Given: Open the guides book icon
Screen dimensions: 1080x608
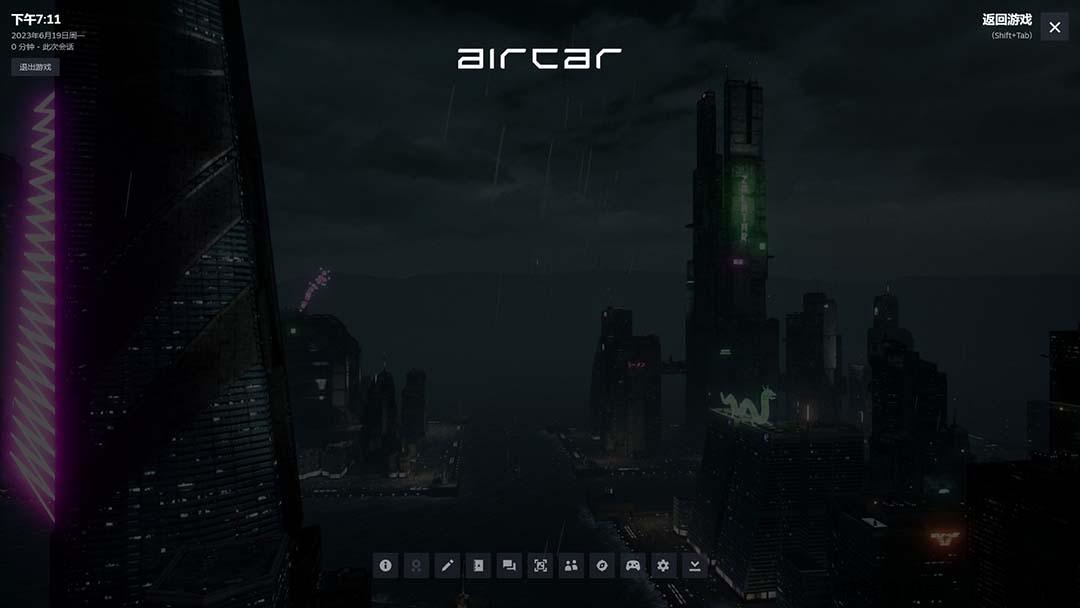Looking at the screenshot, I should [479, 565].
